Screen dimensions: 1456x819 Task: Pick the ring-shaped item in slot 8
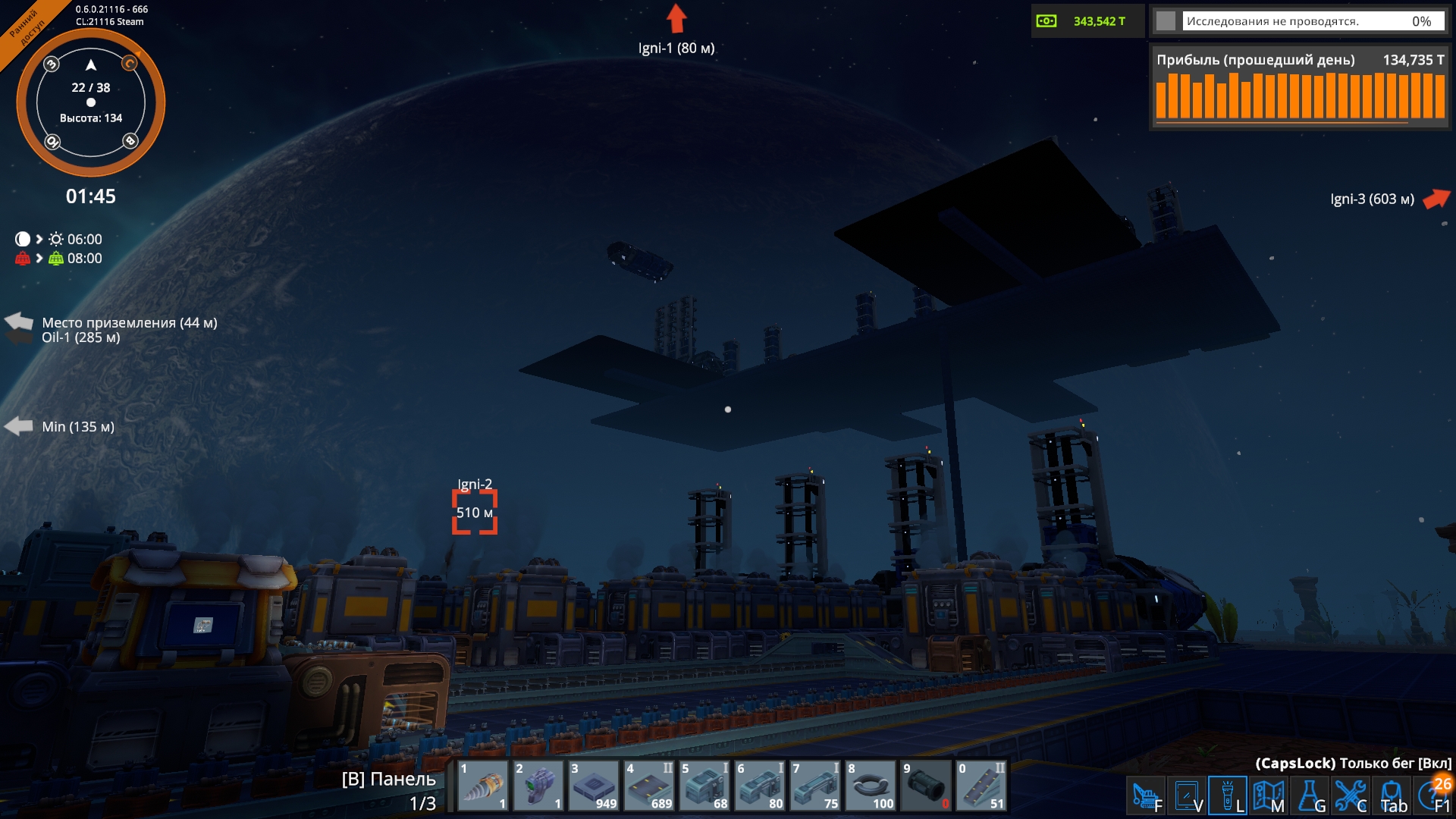[871, 786]
